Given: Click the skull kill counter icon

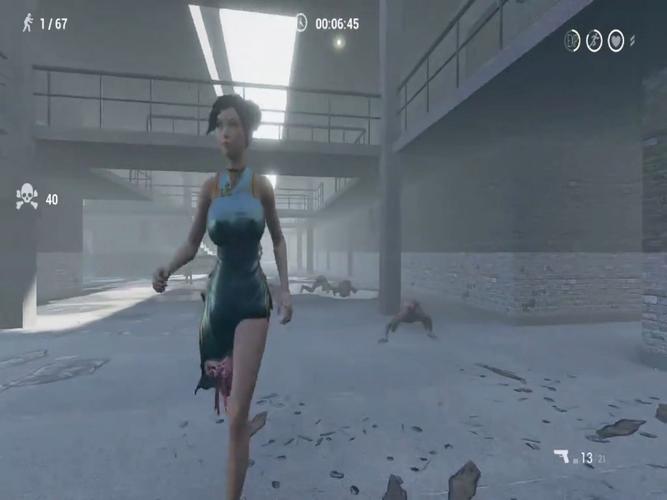Looking at the screenshot, I should [27, 198].
